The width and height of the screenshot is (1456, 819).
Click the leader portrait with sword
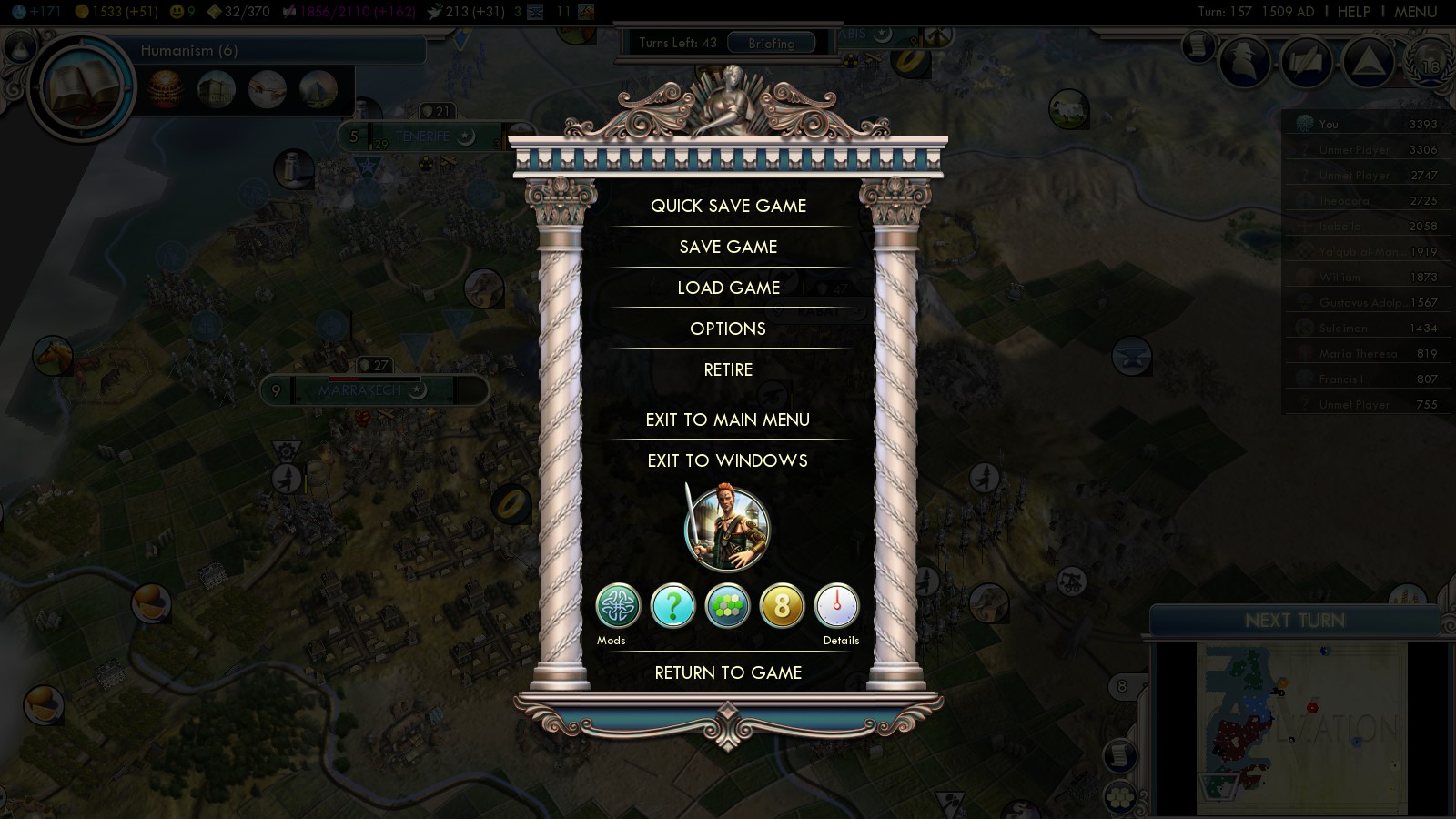coord(726,530)
